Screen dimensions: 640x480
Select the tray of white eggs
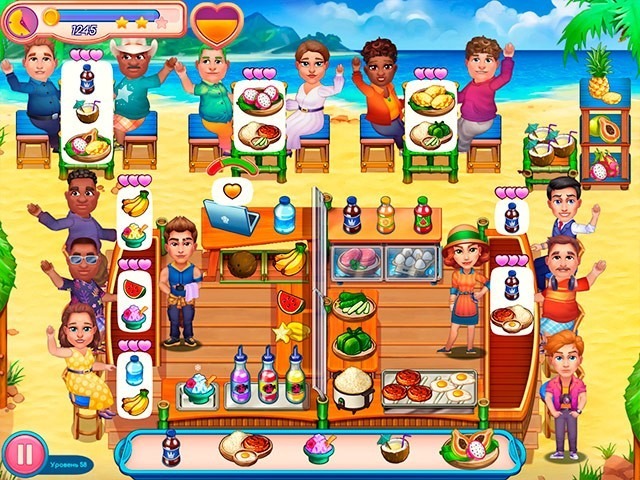point(411,261)
